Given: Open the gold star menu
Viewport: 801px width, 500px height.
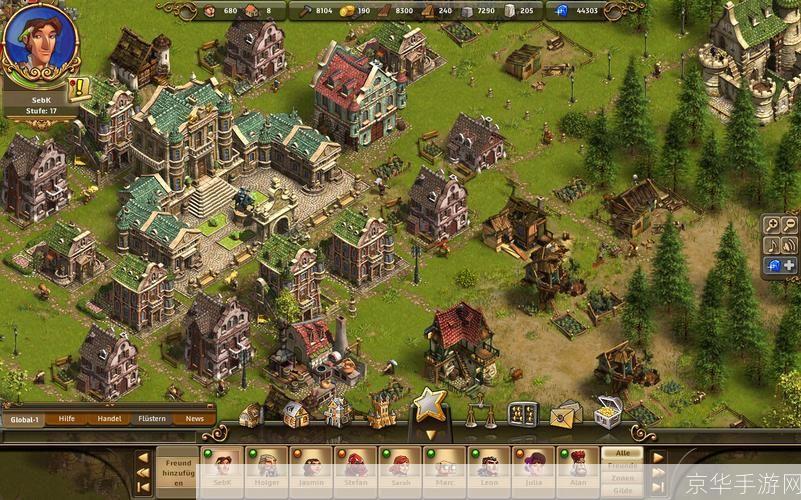Looking at the screenshot, I should click(x=429, y=404).
